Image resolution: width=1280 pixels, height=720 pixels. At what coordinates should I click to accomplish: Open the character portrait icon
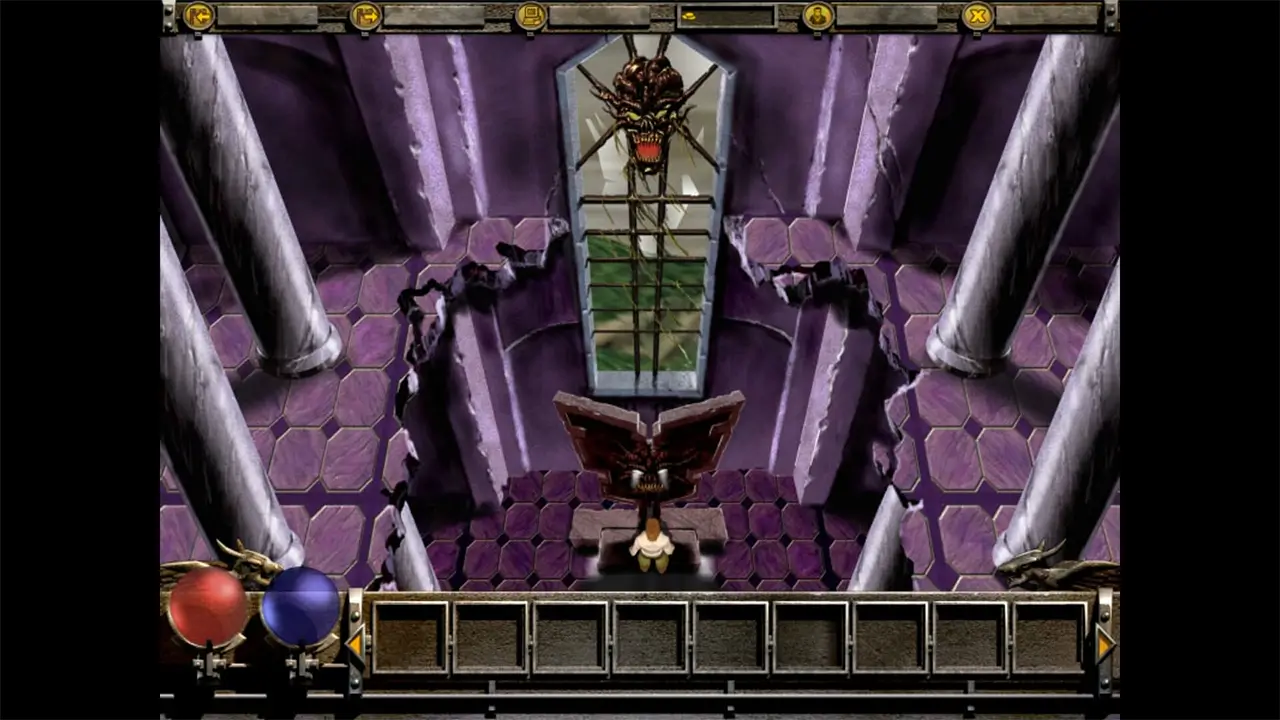point(817,16)
